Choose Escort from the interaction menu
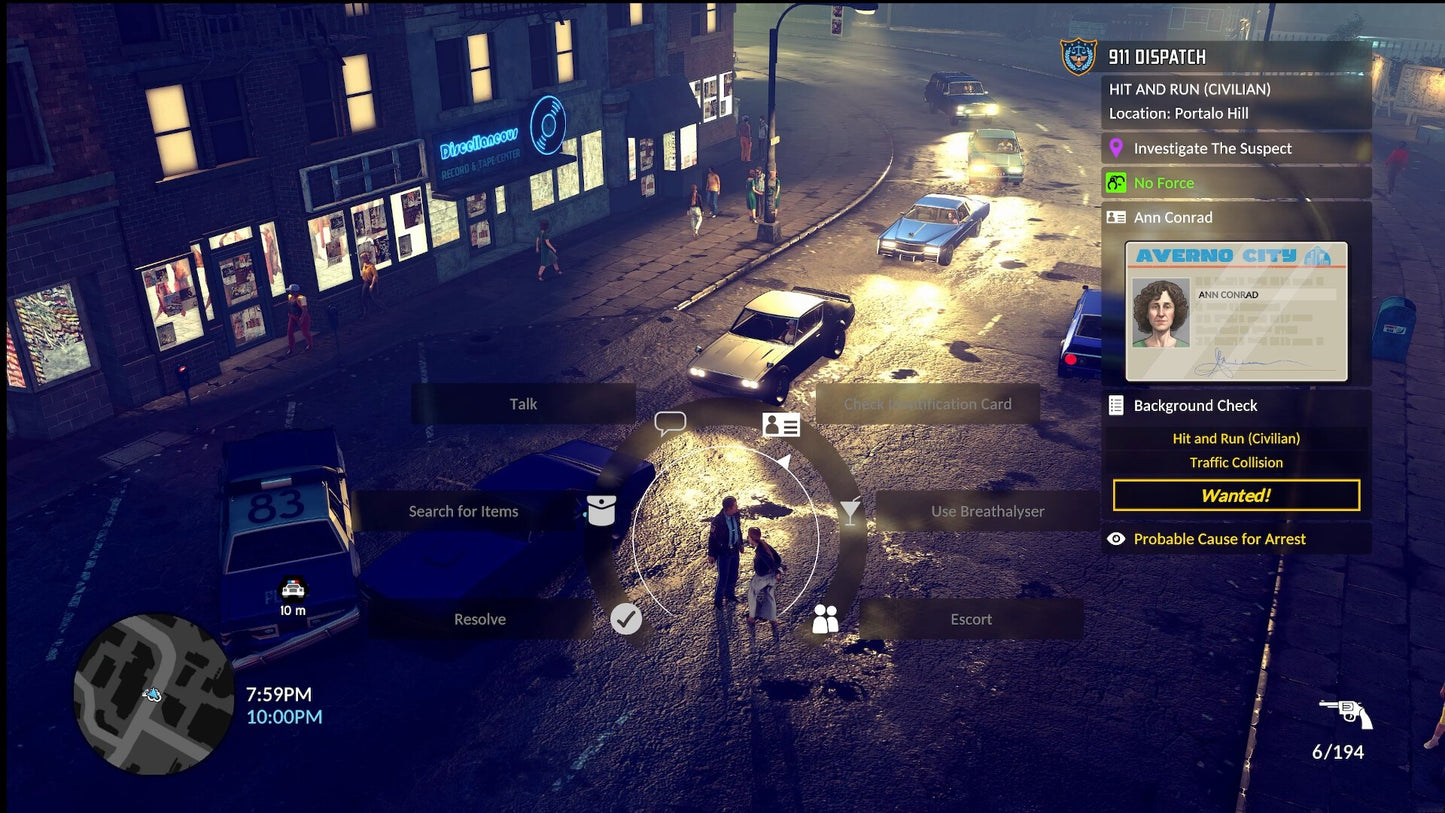The image size is (1445, 813). 969,619
